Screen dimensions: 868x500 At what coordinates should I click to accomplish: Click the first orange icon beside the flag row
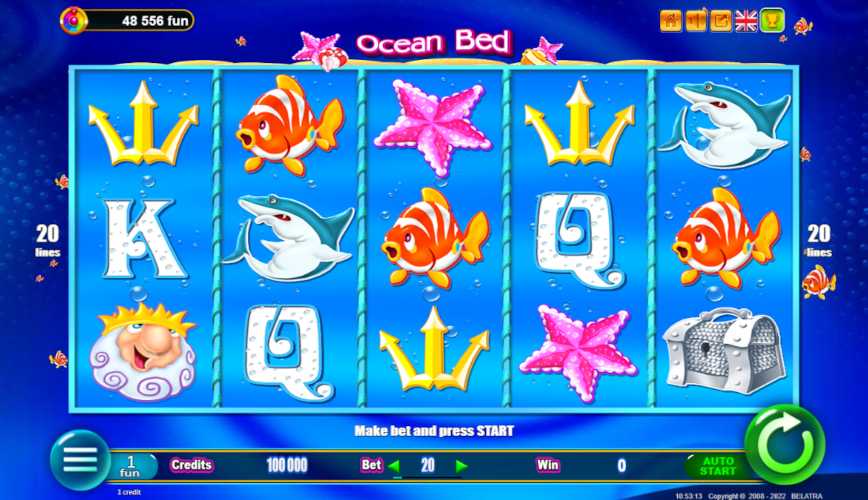tap(671, 21)
